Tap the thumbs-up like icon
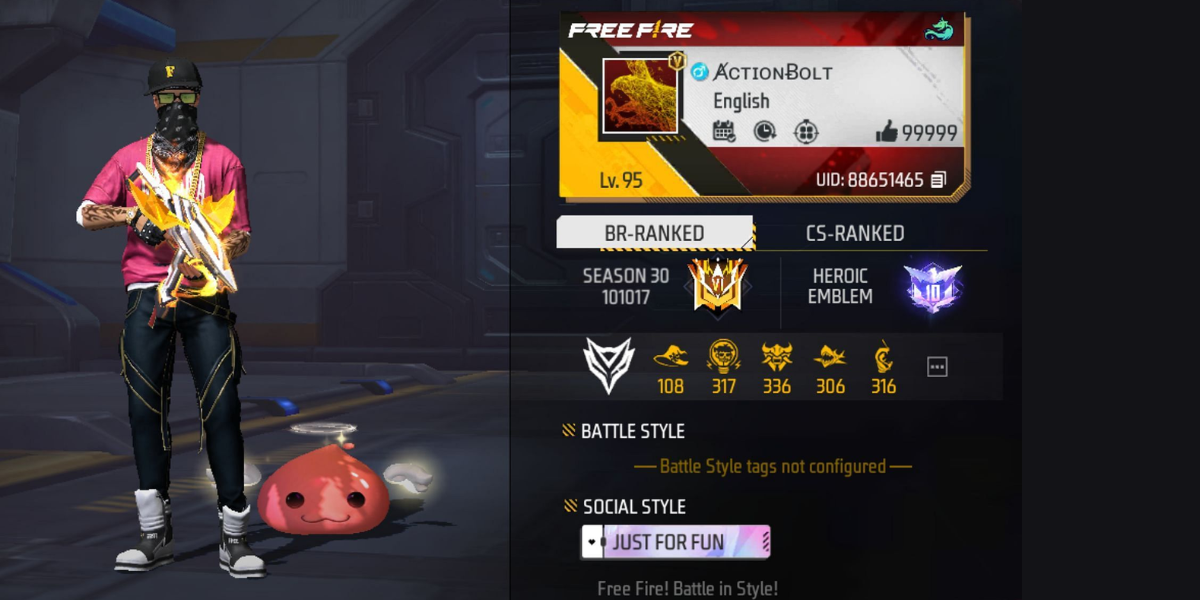This screenshot has height=600, width=1200. [x=886, y=132]
